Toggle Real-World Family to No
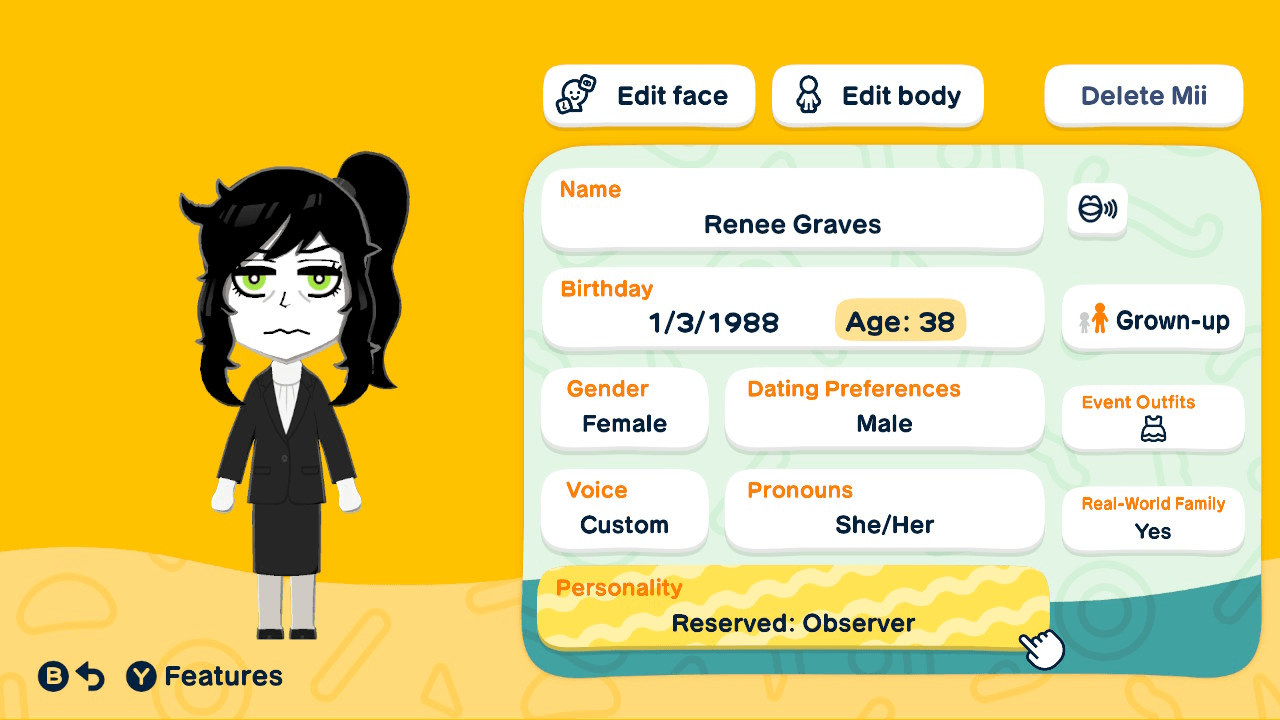 click(x=1152, y=519)
